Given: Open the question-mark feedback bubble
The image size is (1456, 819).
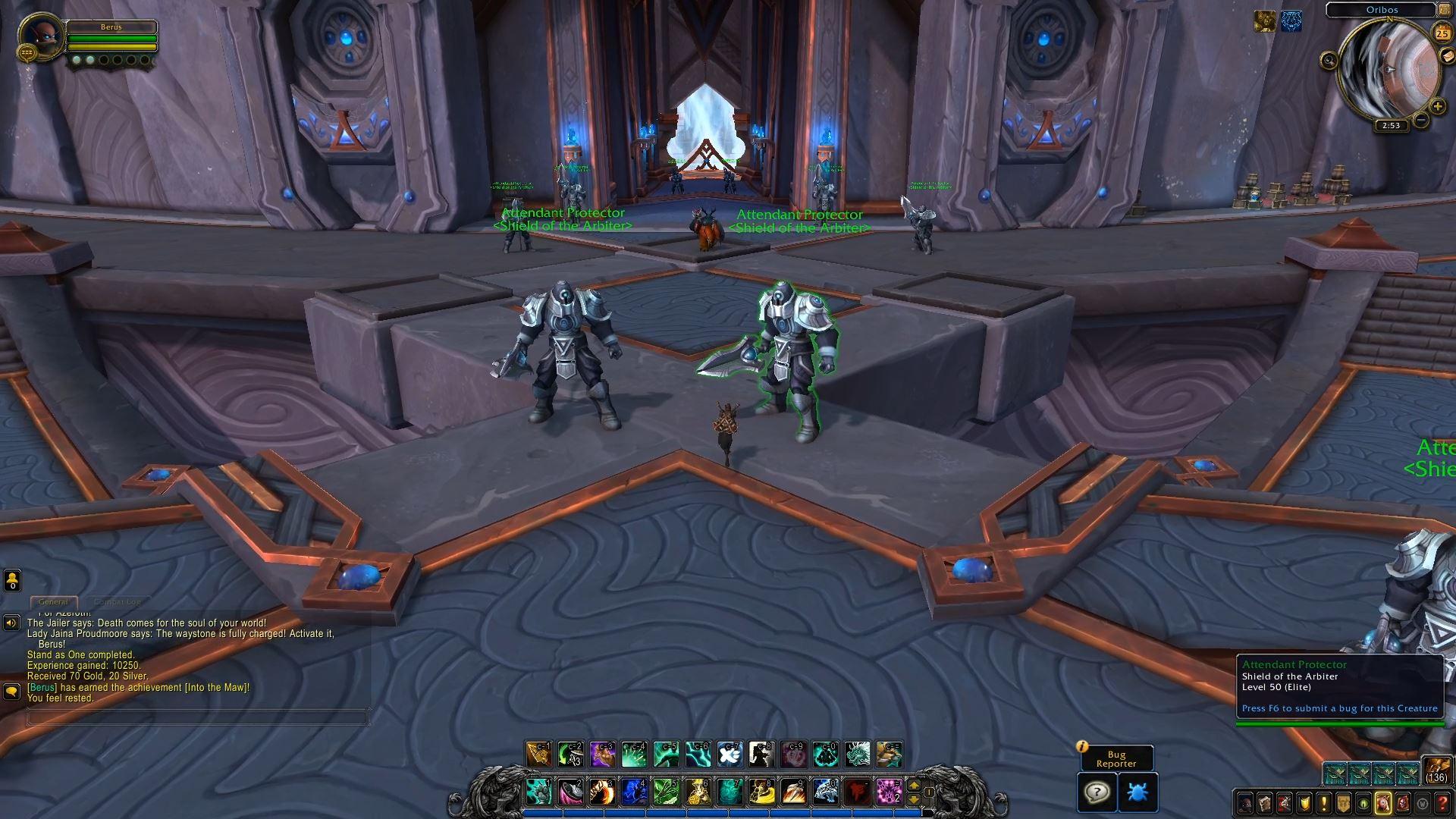Looking at the screenshot, I should click(1097, 792).
